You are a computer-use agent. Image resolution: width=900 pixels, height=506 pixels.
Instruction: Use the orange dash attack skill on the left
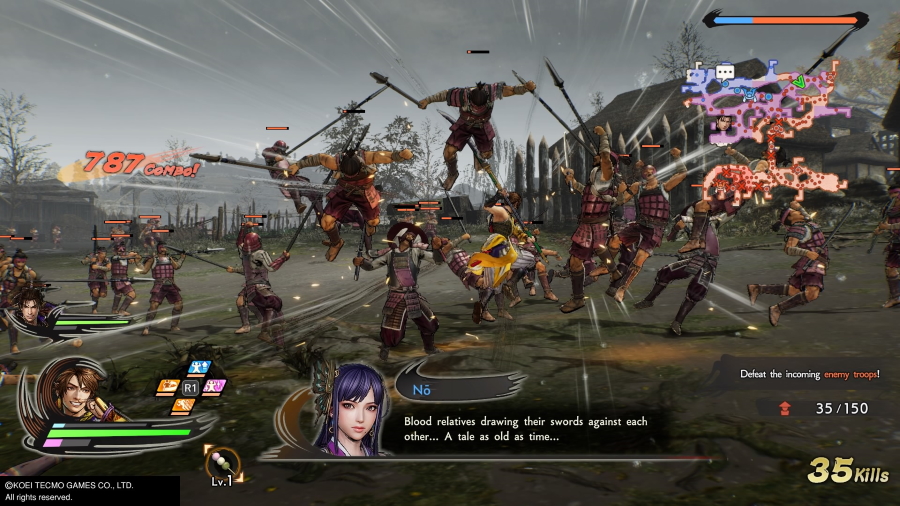click(167, 387)
